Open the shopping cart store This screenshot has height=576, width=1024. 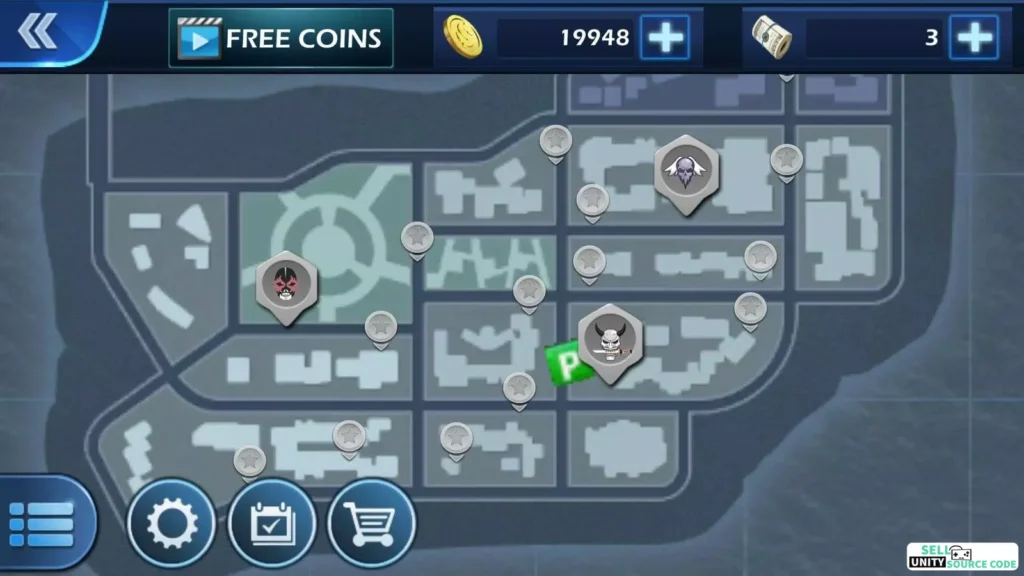tap(371, 524)
